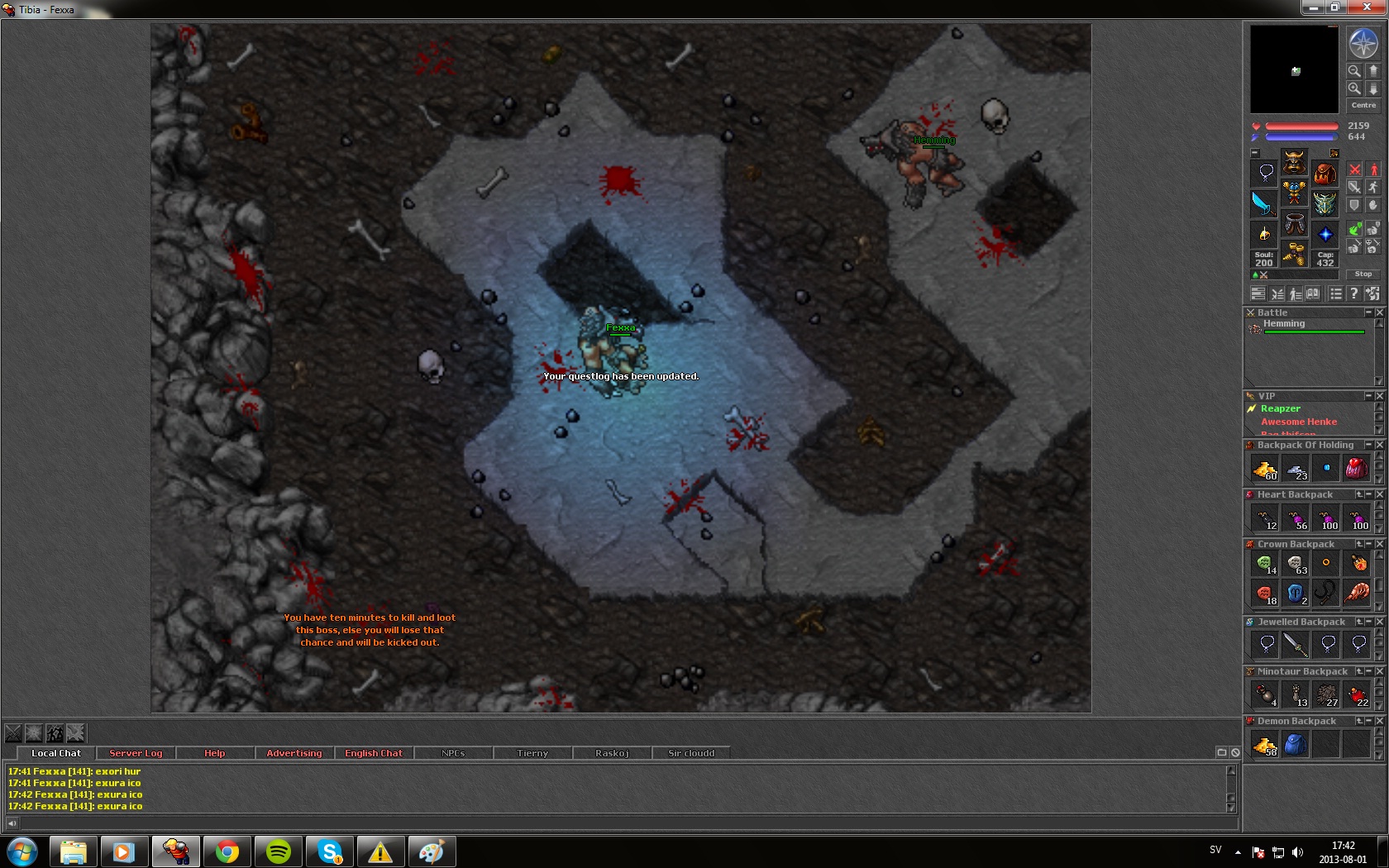Select gold coins in Backpack Of Holding

(x=1265, y=470)
